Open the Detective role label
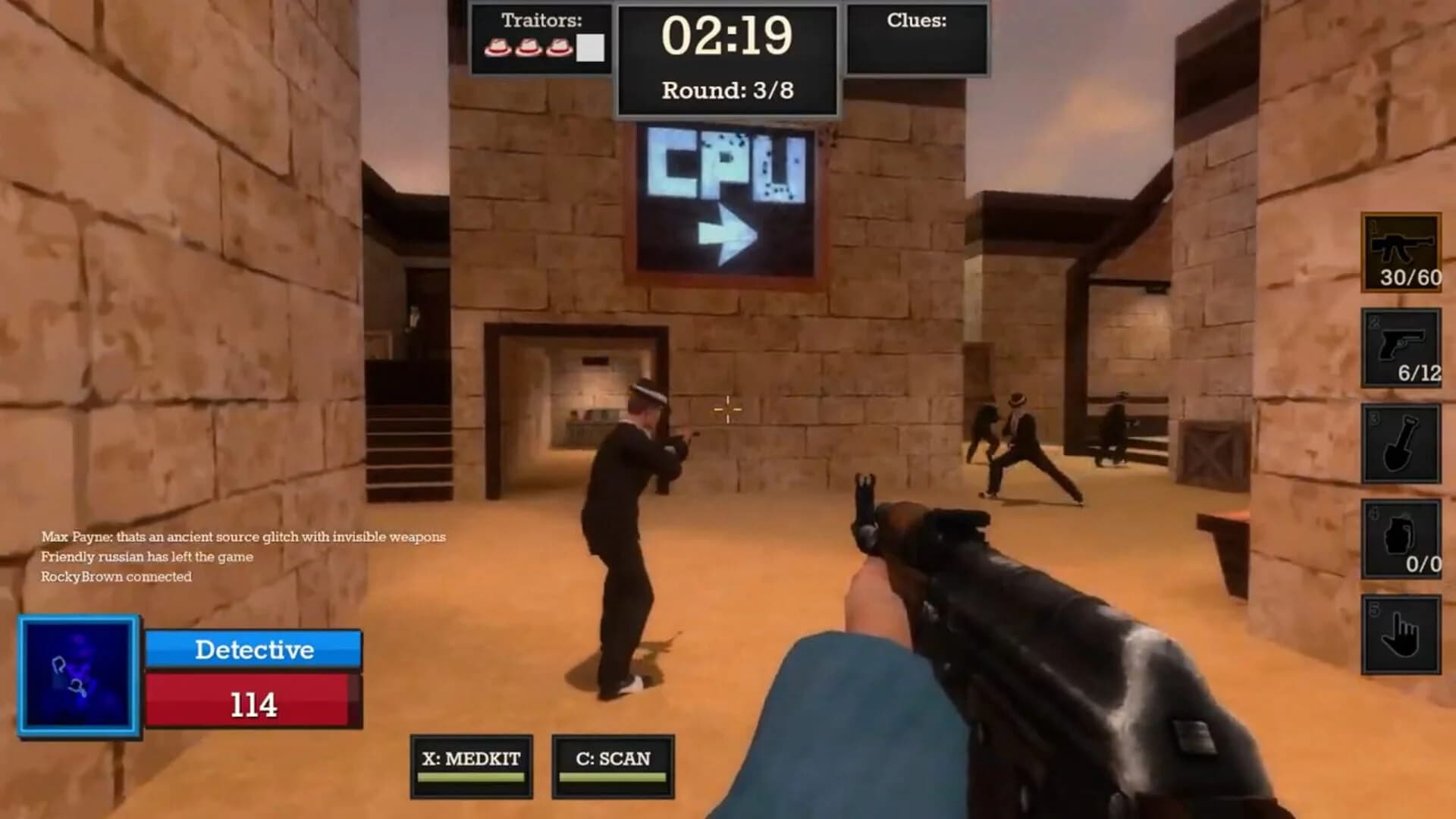This screenshot has height=819, width=1456. click(254, 648)
